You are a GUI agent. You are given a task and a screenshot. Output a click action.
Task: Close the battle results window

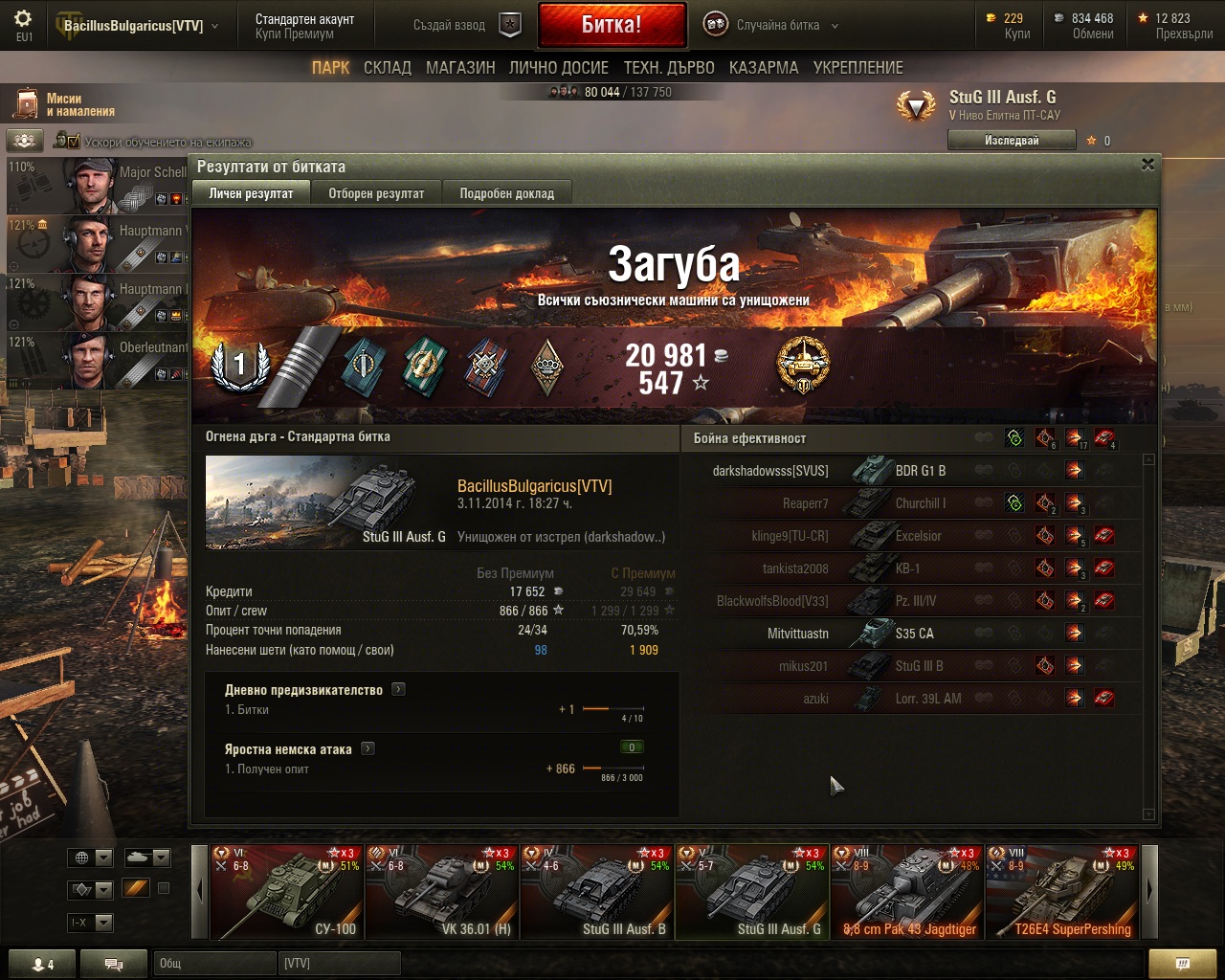point(1147,165)
